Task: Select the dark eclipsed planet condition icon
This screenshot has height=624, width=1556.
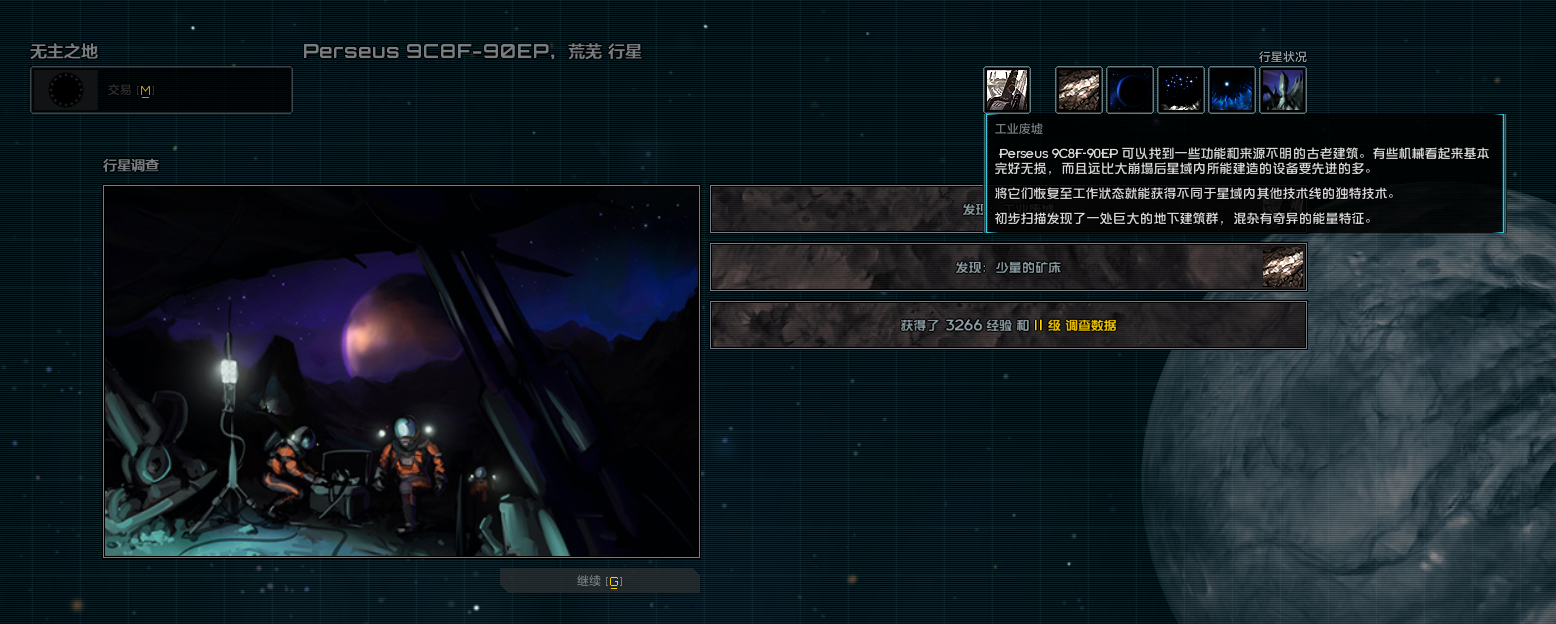Action: click(1130, 90)
